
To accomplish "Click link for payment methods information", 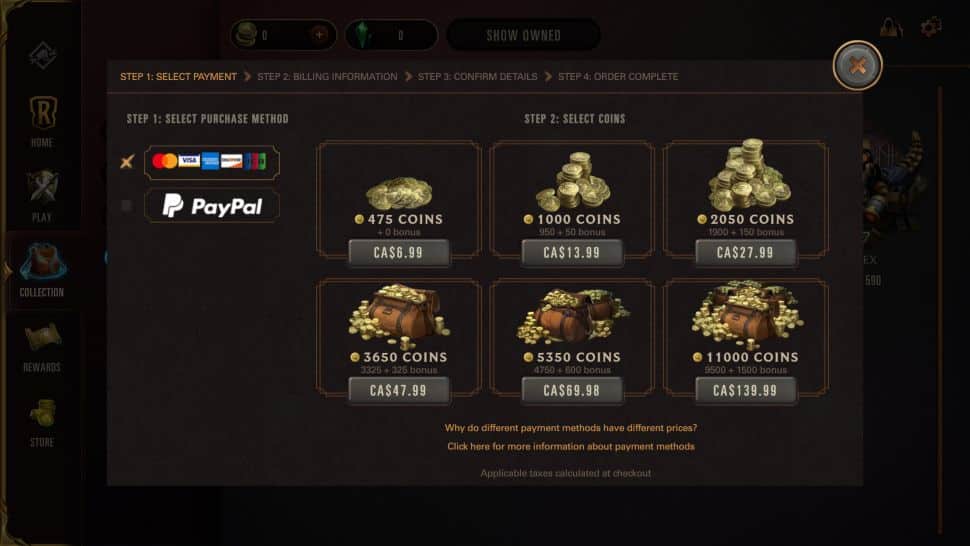I will coord(571,446).
